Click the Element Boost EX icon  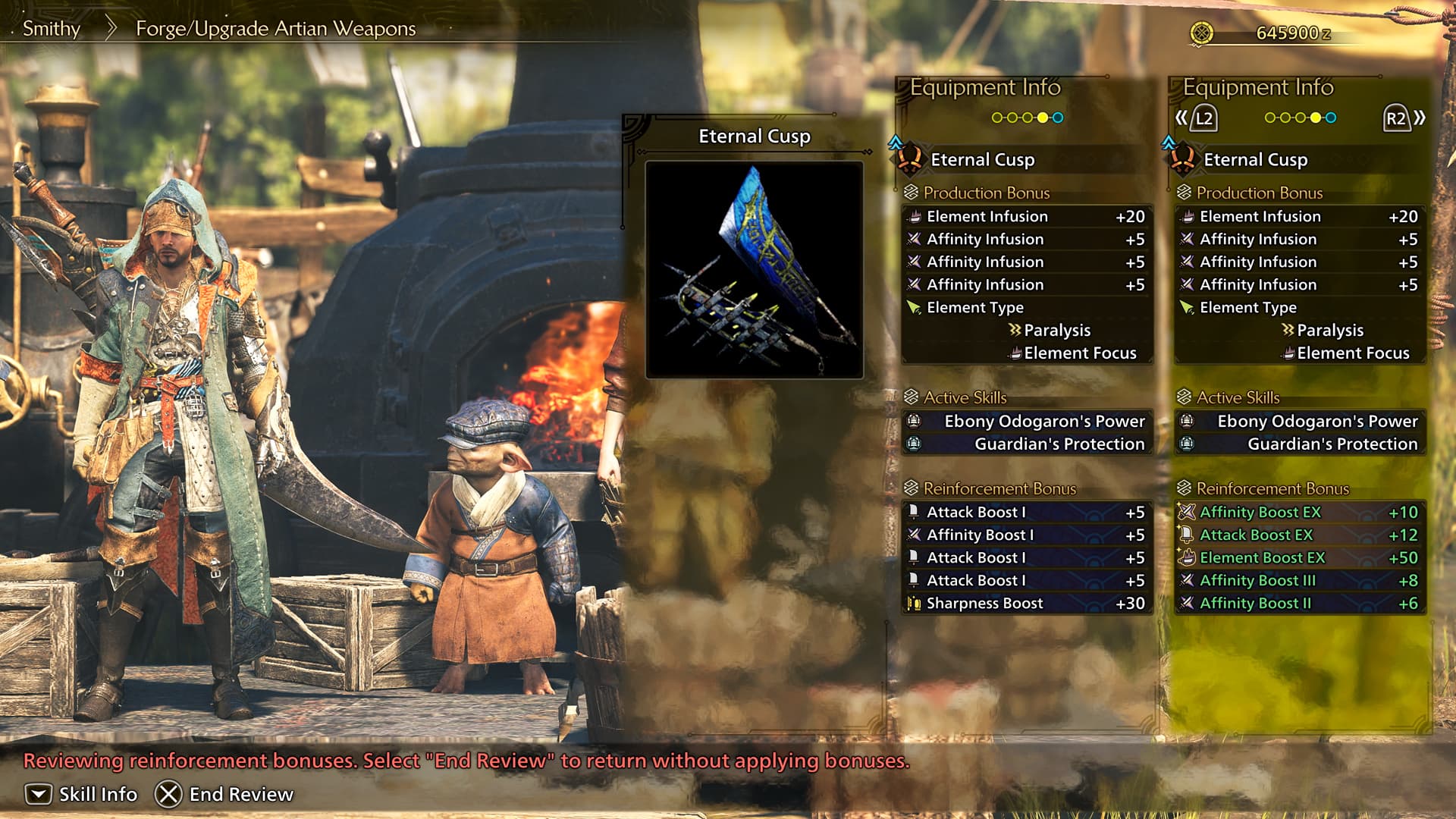(x=1188, y=557)
